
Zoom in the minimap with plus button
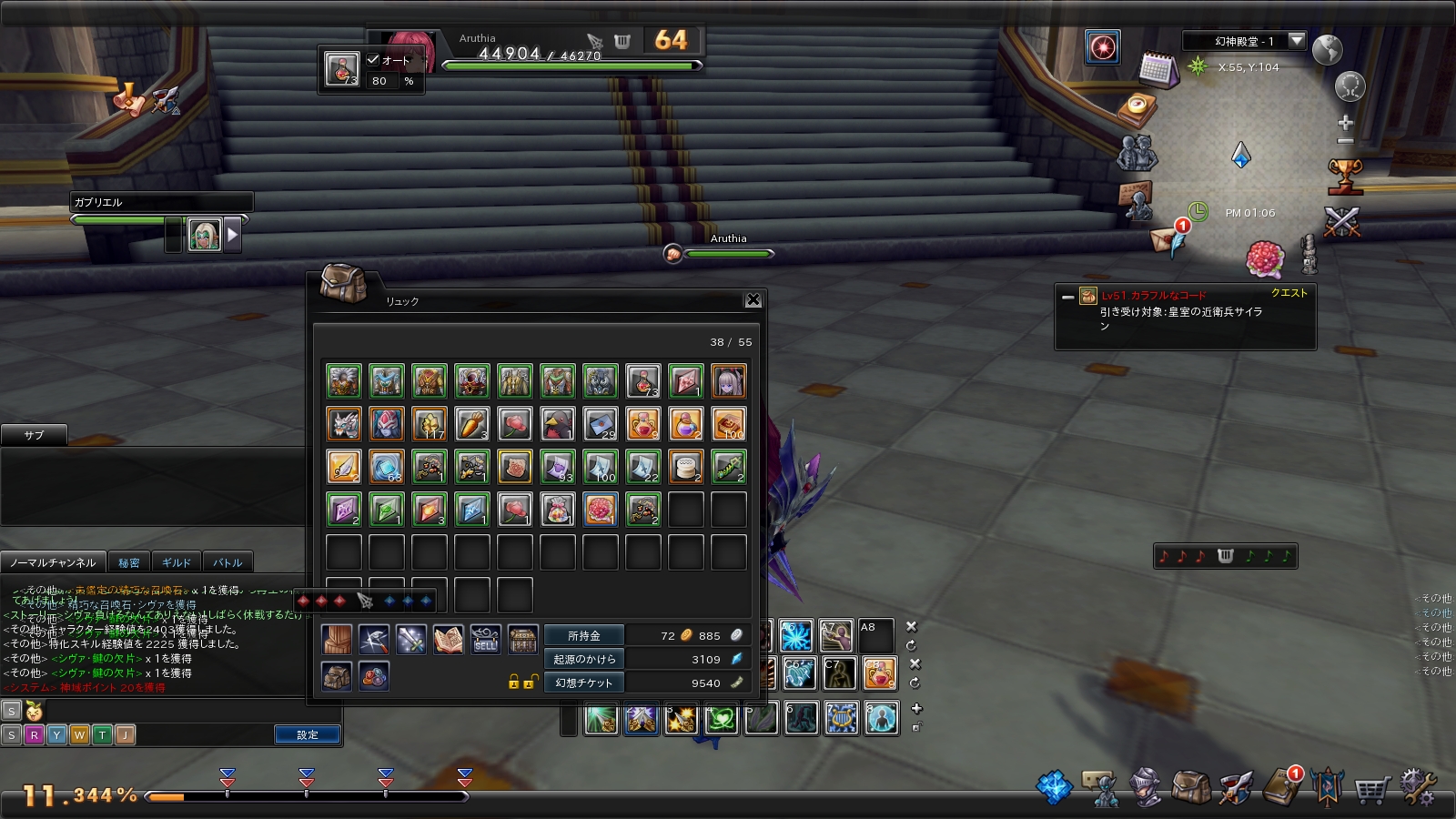click(1345, 122)
